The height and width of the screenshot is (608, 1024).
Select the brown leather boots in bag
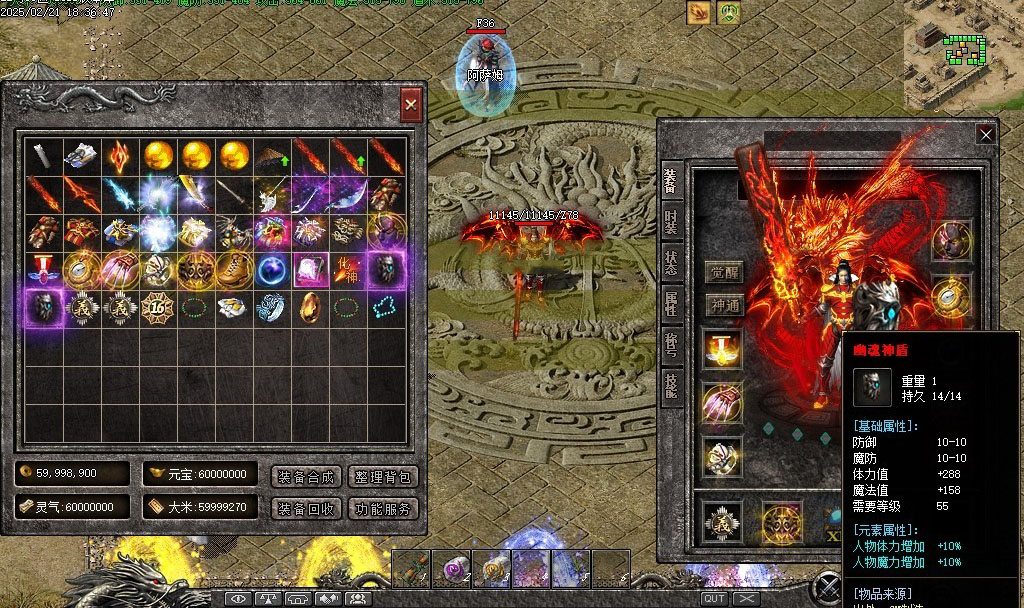click(x=235, y=269)
